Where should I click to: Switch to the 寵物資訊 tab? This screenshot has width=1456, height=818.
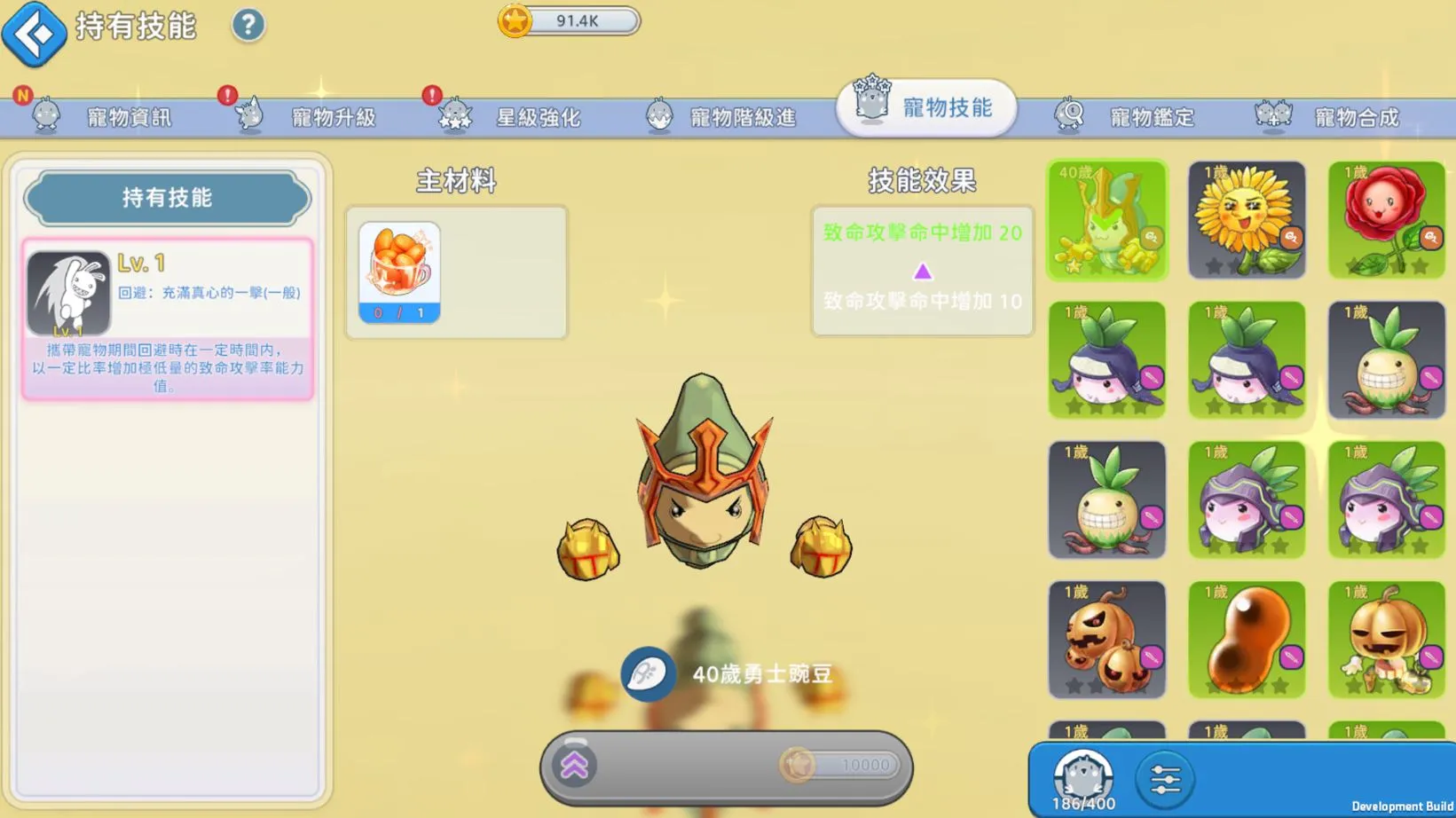pos(129,115)
